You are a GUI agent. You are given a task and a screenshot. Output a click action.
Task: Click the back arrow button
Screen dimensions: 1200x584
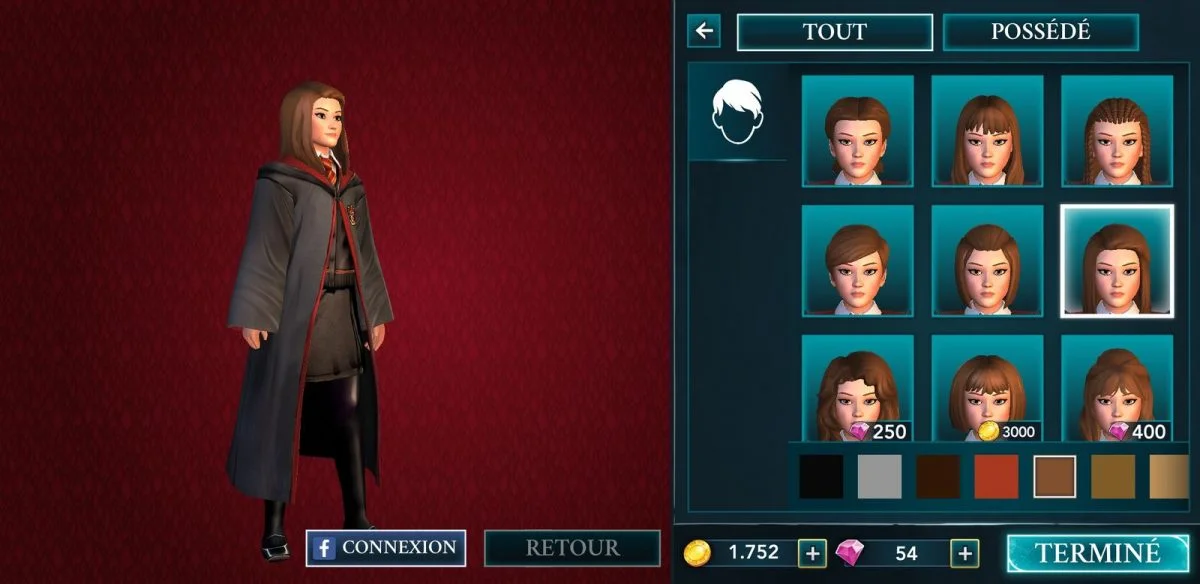[704, 31]
